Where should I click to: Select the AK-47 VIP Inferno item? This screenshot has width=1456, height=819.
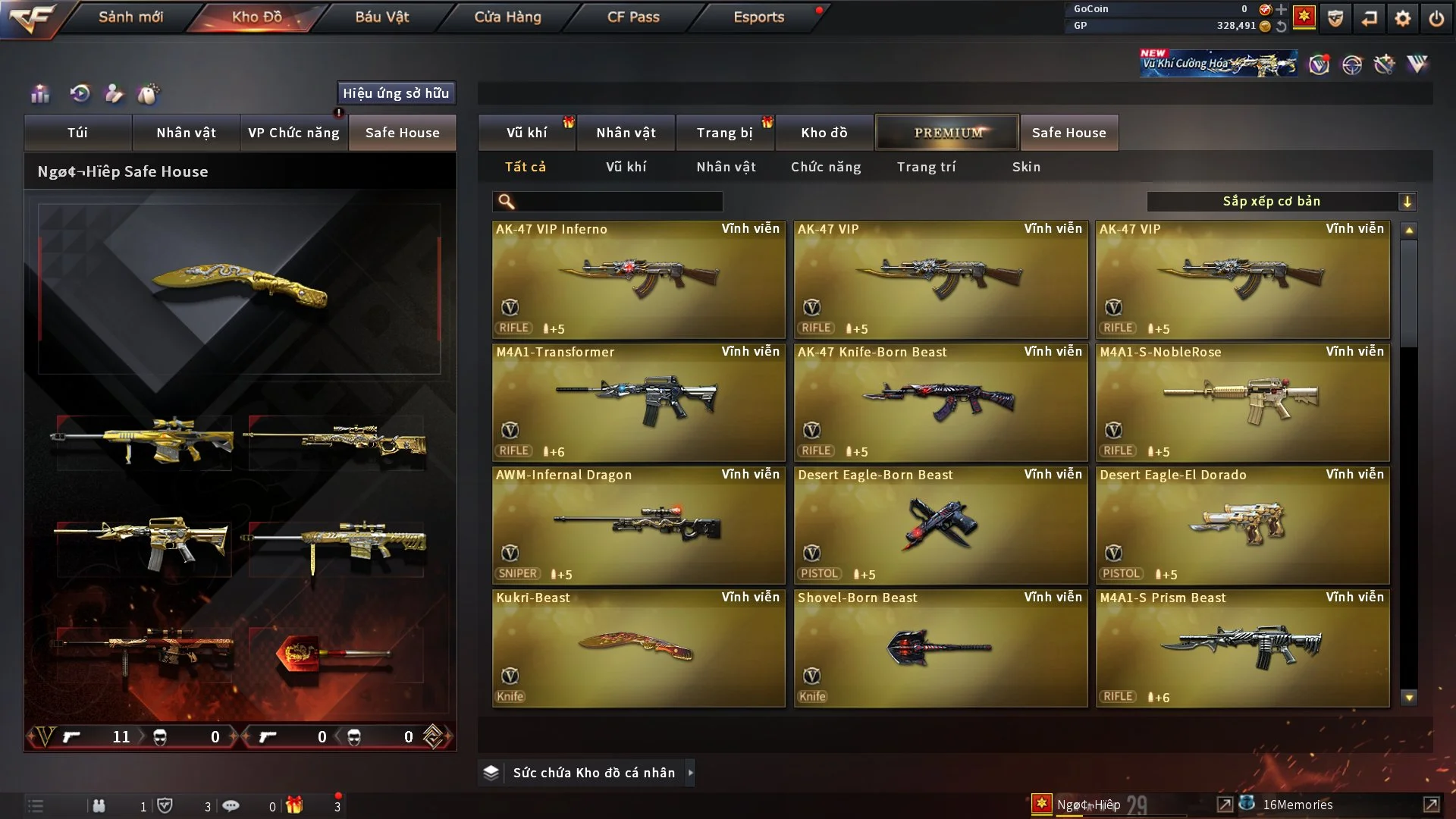639,279
